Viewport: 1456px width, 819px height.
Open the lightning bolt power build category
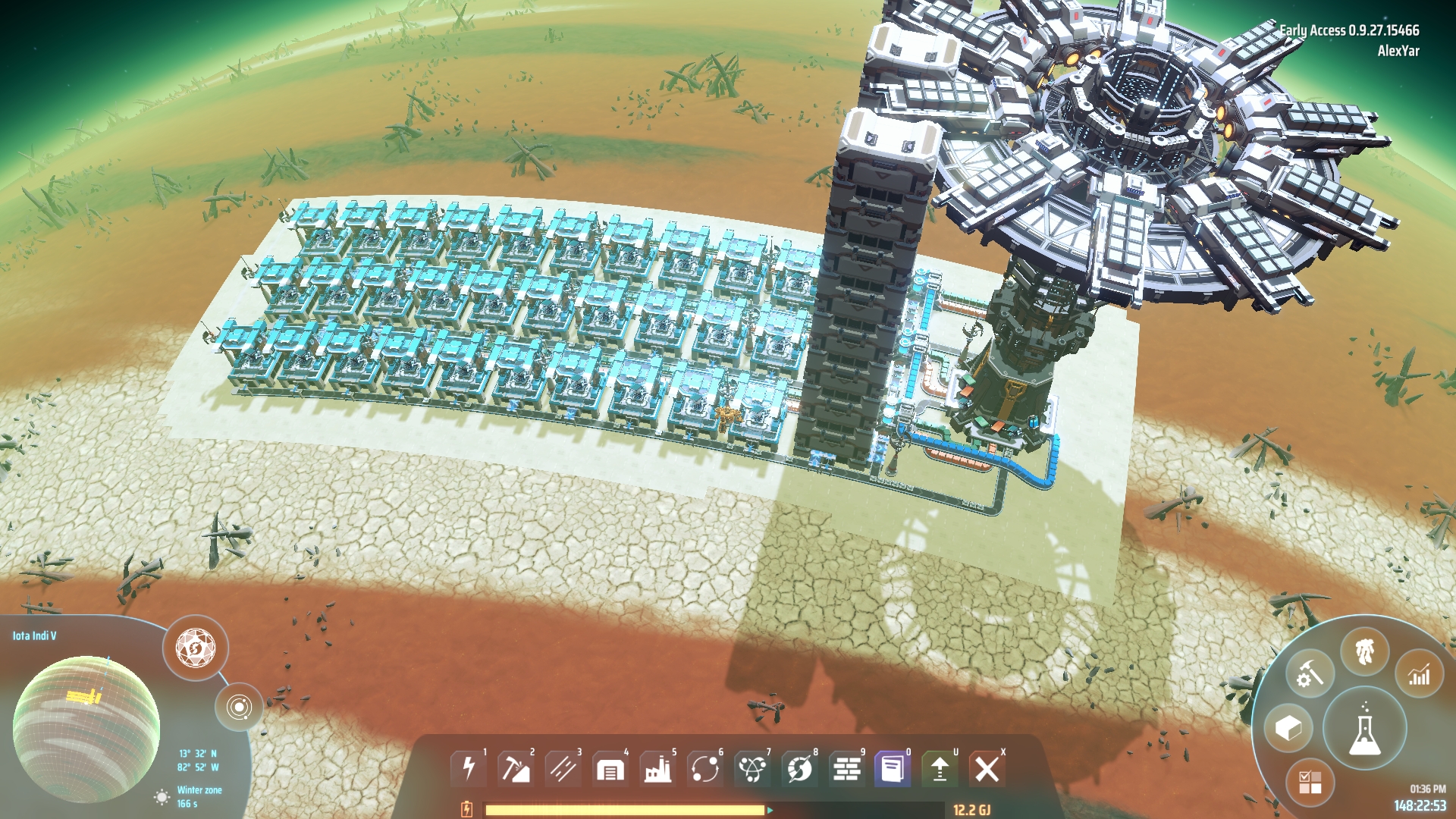pyautogui.click(x=469, y=769)
